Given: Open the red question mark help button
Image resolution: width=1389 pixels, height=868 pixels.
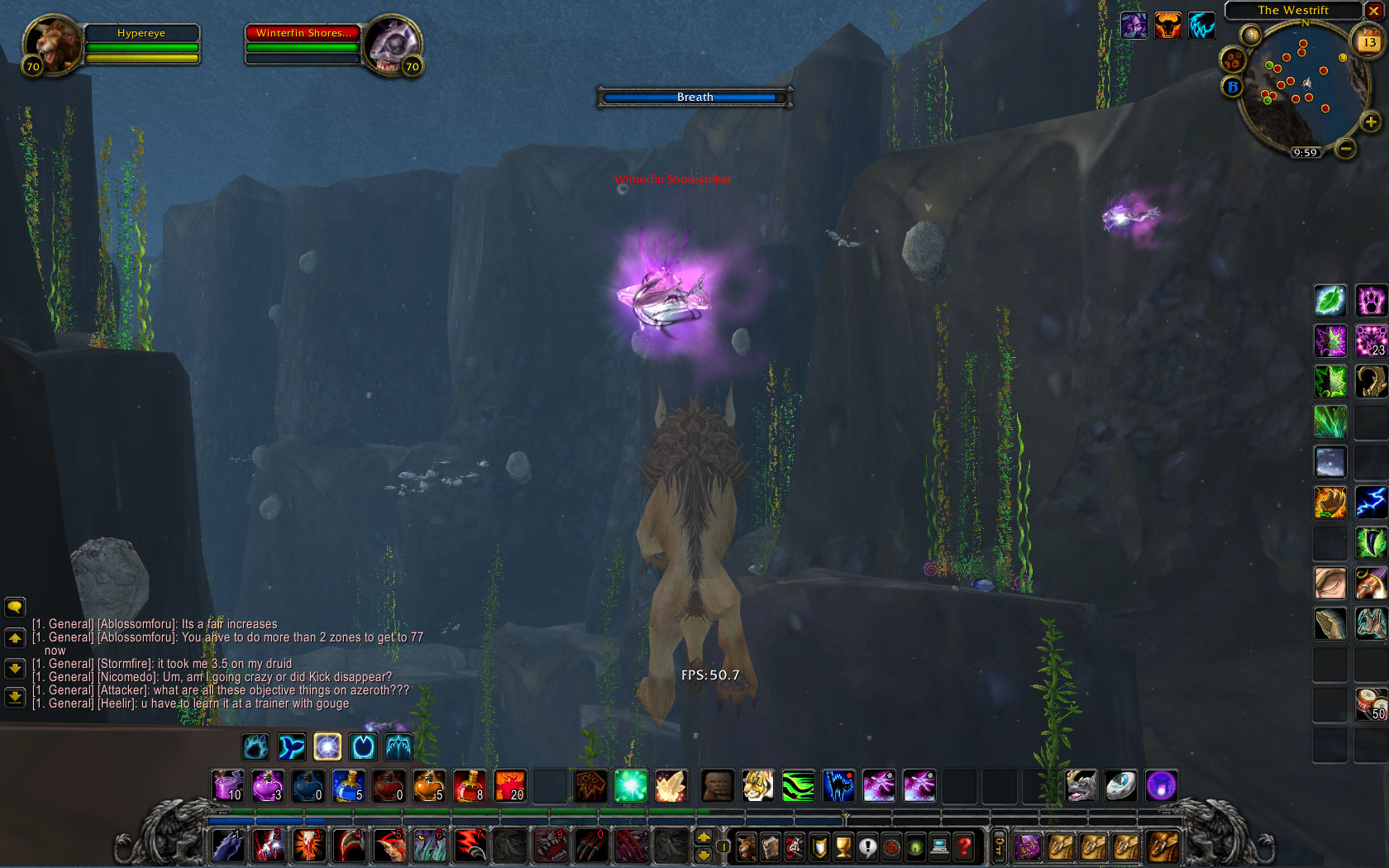Looking at the screenshot, I should (963, 847).
